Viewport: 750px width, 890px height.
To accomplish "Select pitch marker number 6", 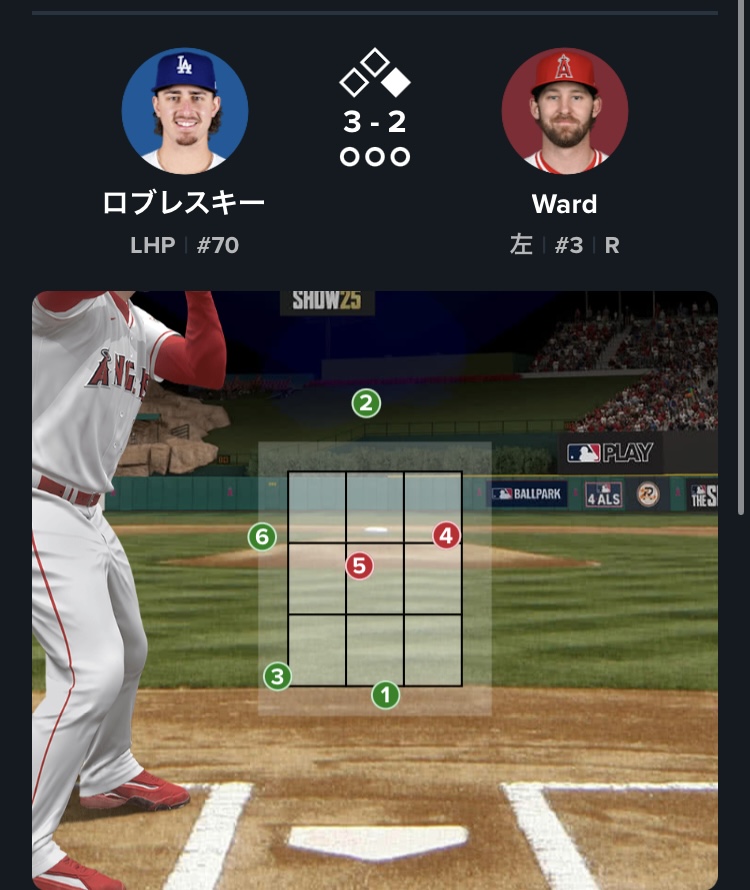I will point(262,537).
